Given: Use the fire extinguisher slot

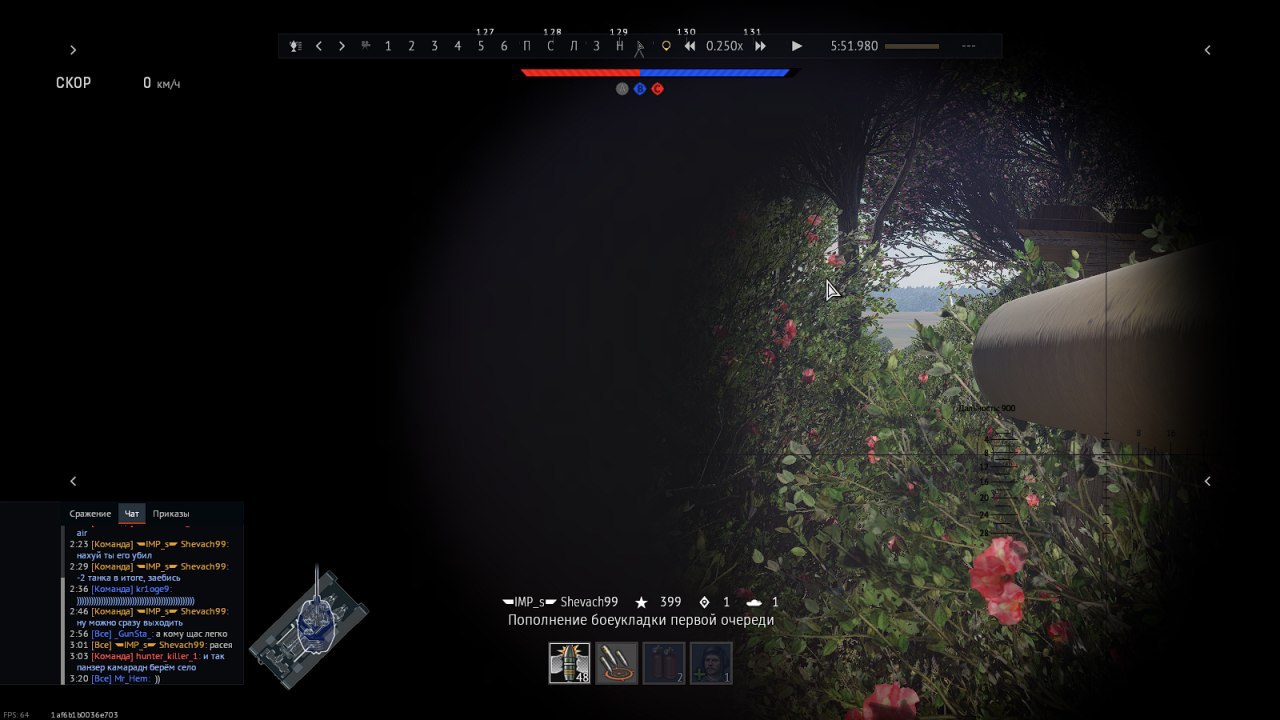Looking at the screenshot, I should [664, 663].
